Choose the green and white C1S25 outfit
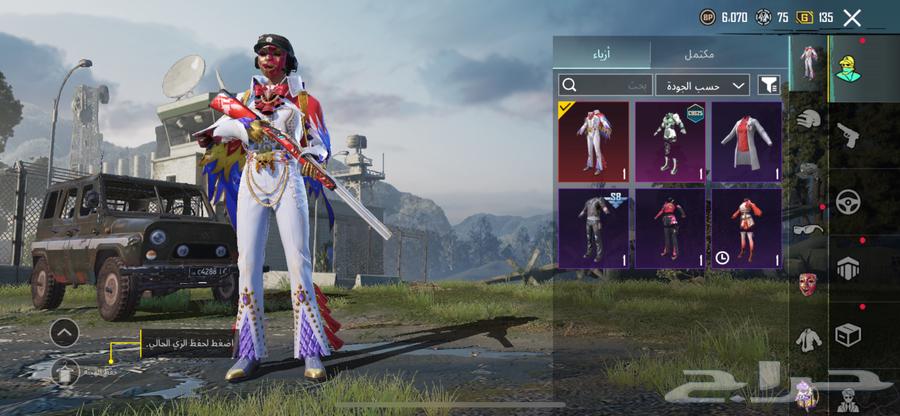 670,141
